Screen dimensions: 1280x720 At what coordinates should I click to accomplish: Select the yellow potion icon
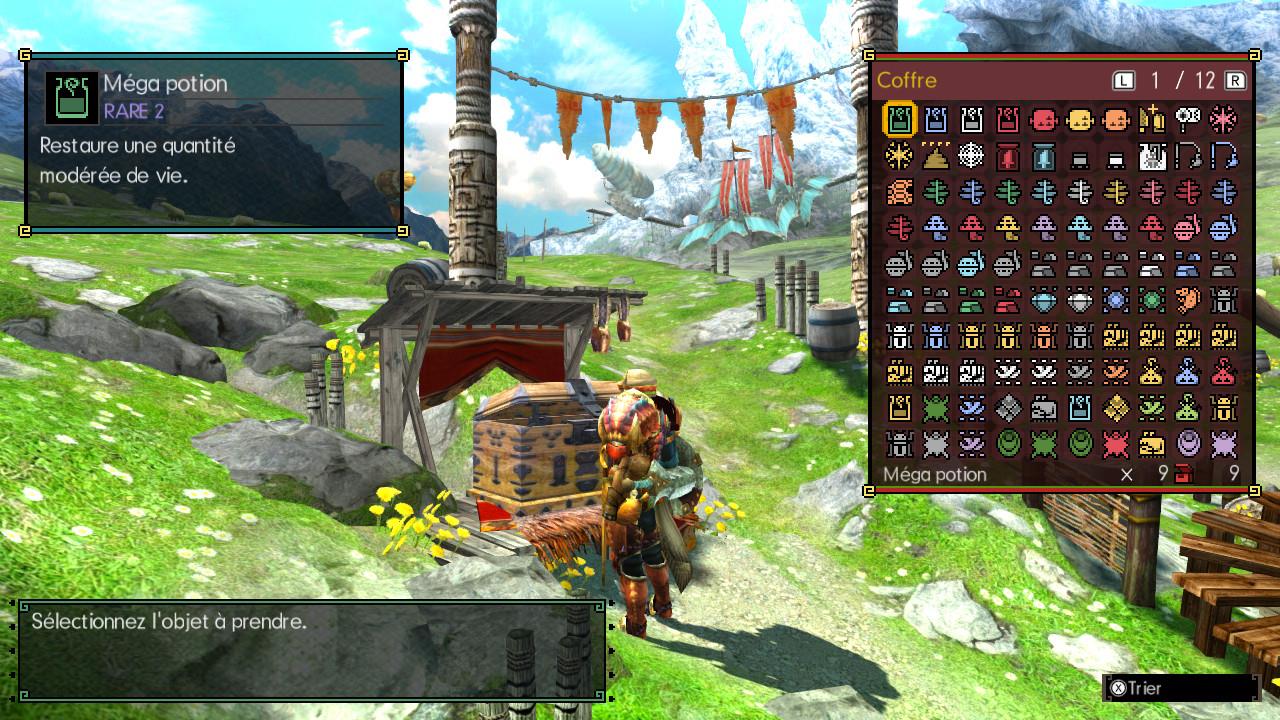899,408
